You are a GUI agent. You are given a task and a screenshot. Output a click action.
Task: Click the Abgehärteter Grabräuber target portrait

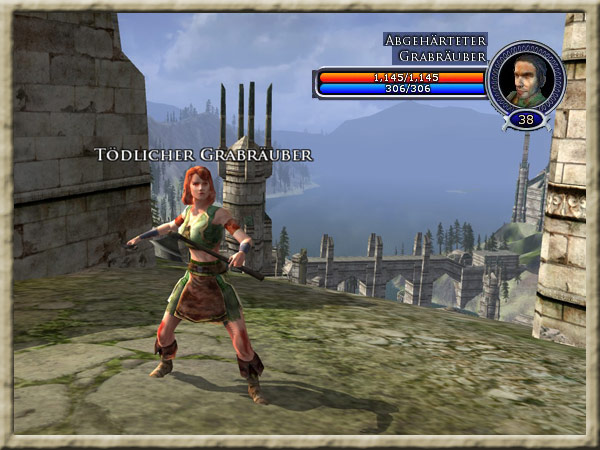525,77
